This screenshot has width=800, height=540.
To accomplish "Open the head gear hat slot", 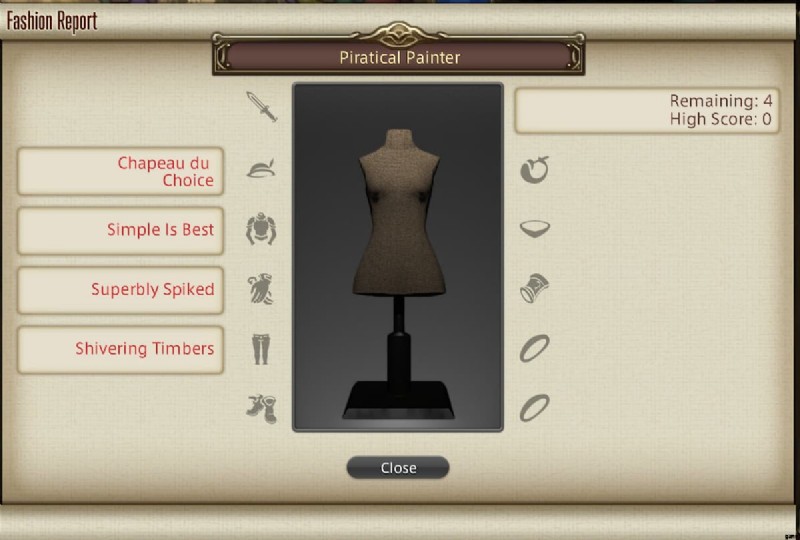I will click(261, 169).
